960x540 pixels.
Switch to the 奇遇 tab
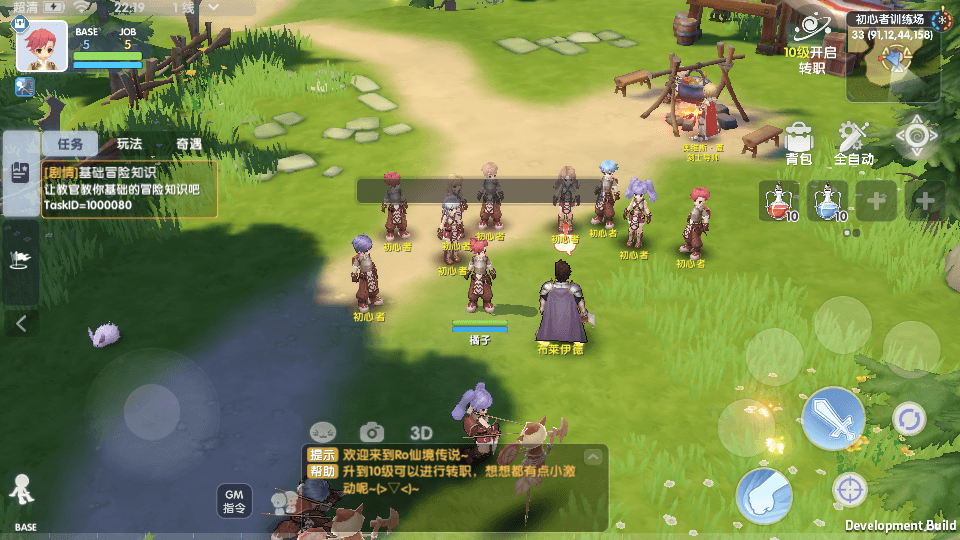click(x=189, y=144)
